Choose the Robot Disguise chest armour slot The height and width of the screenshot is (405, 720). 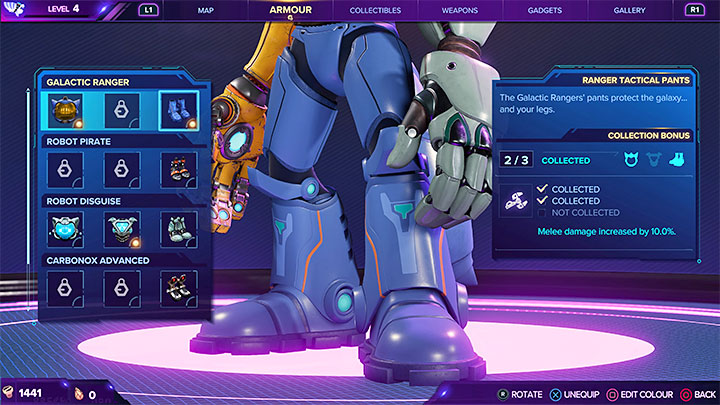point(122,229)
